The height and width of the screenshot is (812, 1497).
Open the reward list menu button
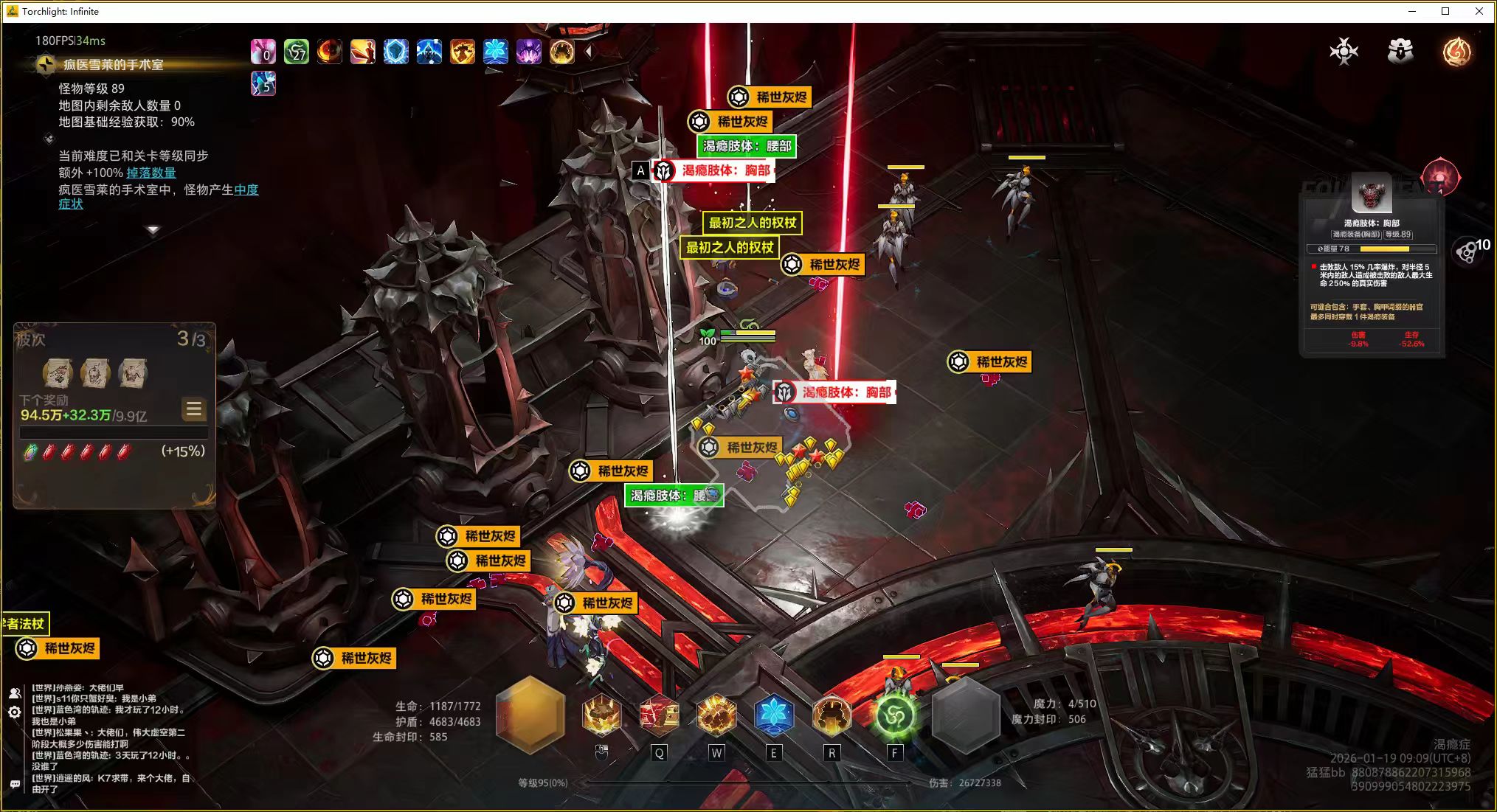194,409
